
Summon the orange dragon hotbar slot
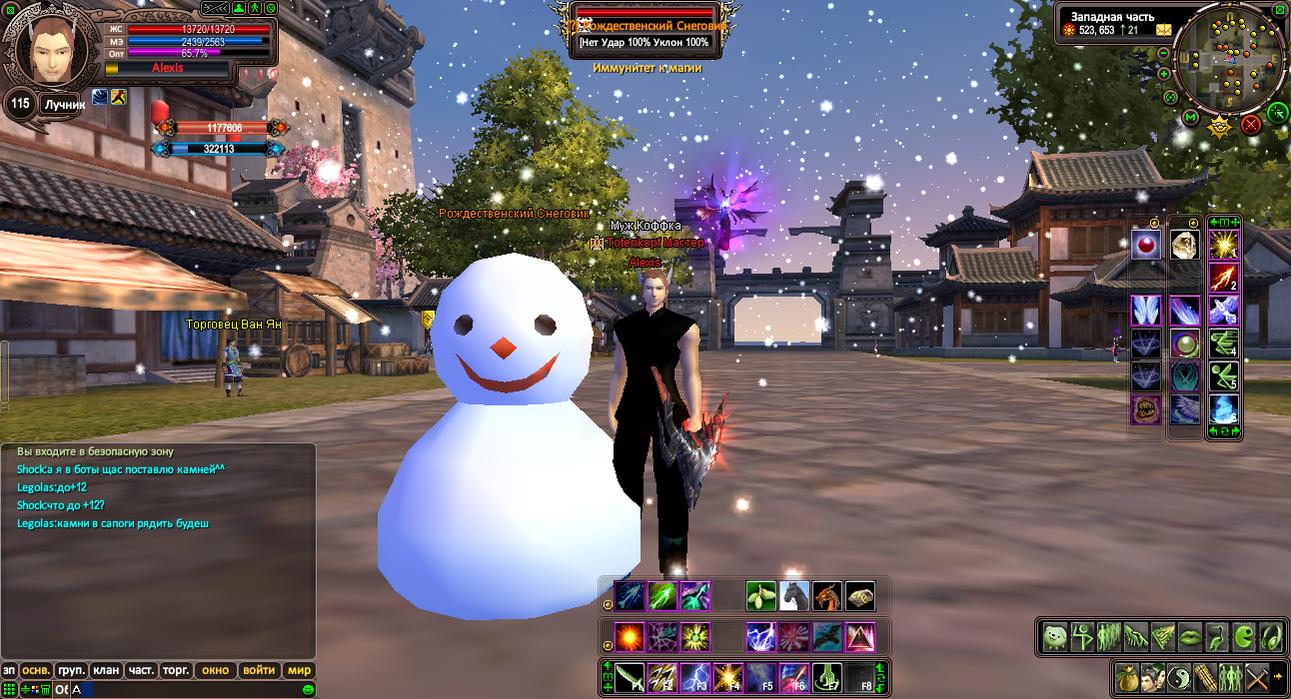(826, 596)
